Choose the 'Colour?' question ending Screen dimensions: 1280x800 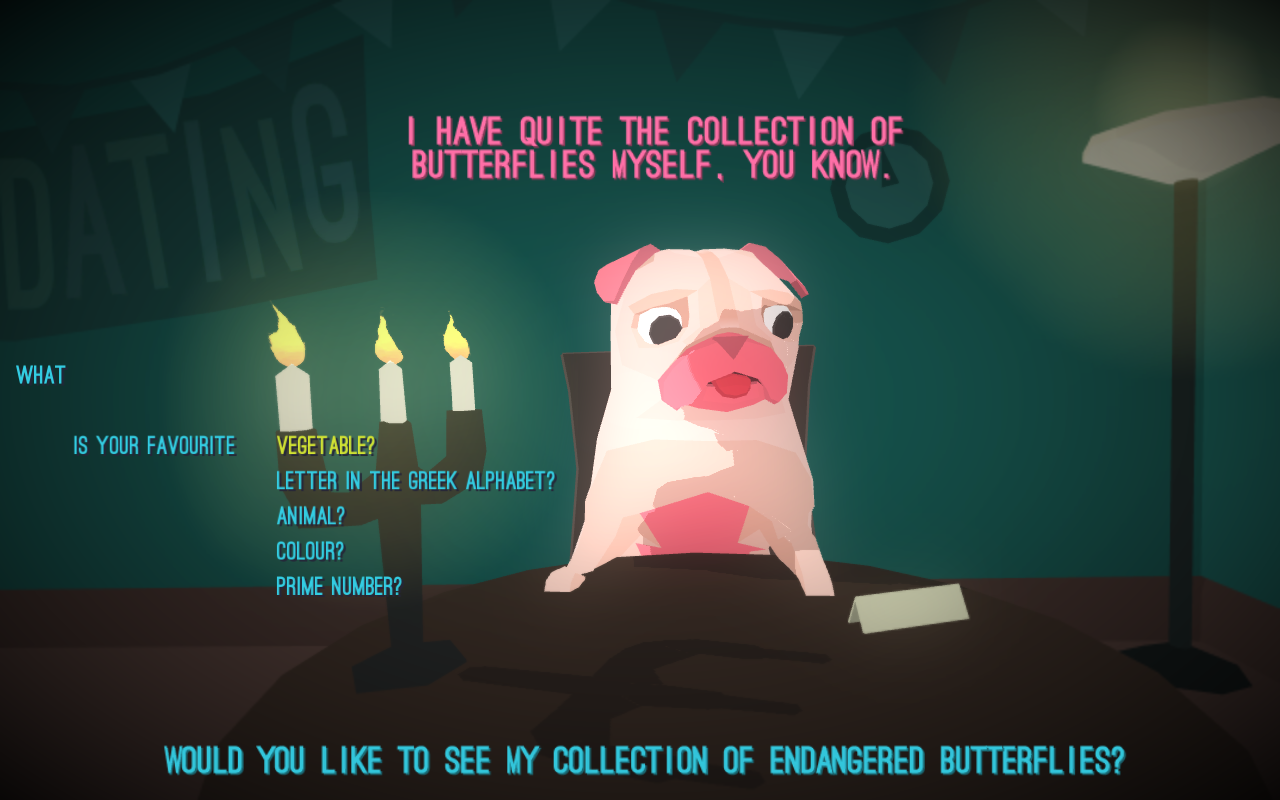click(x=310, y=551)
